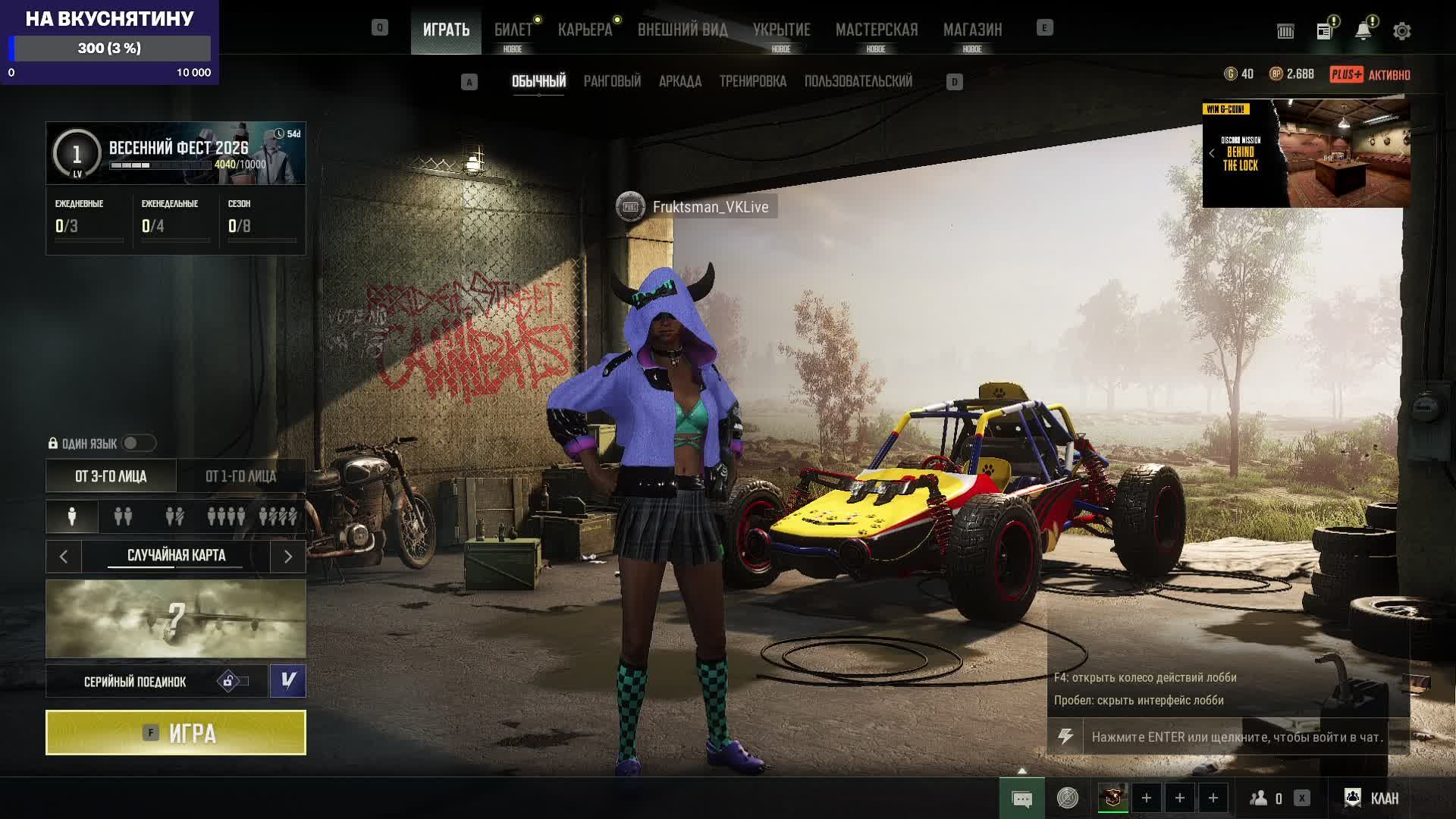Start matchmaking with the yellow ИГРА button
The width and height of the screenshot is (1456, 819).
click(176, 733)
